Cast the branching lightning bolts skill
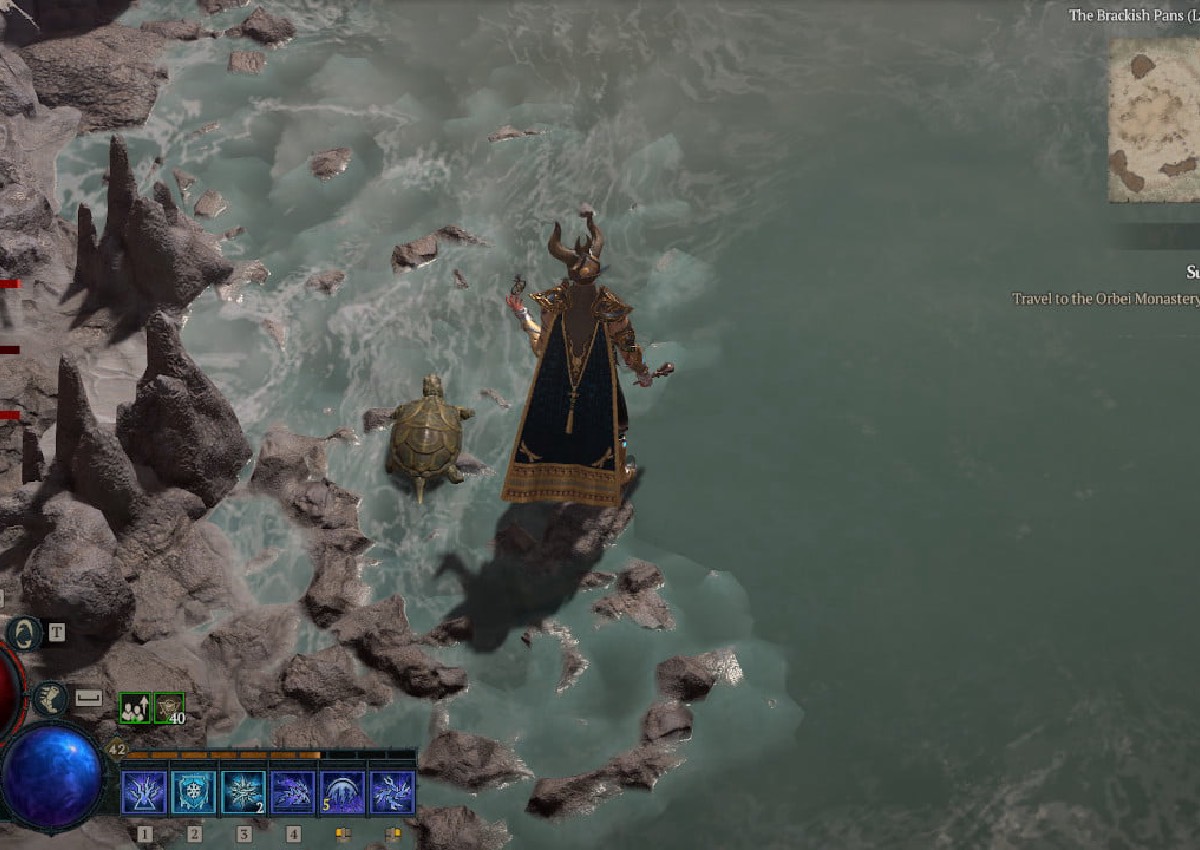Viewport: 1200px width, 850px height. pos(392,792)
